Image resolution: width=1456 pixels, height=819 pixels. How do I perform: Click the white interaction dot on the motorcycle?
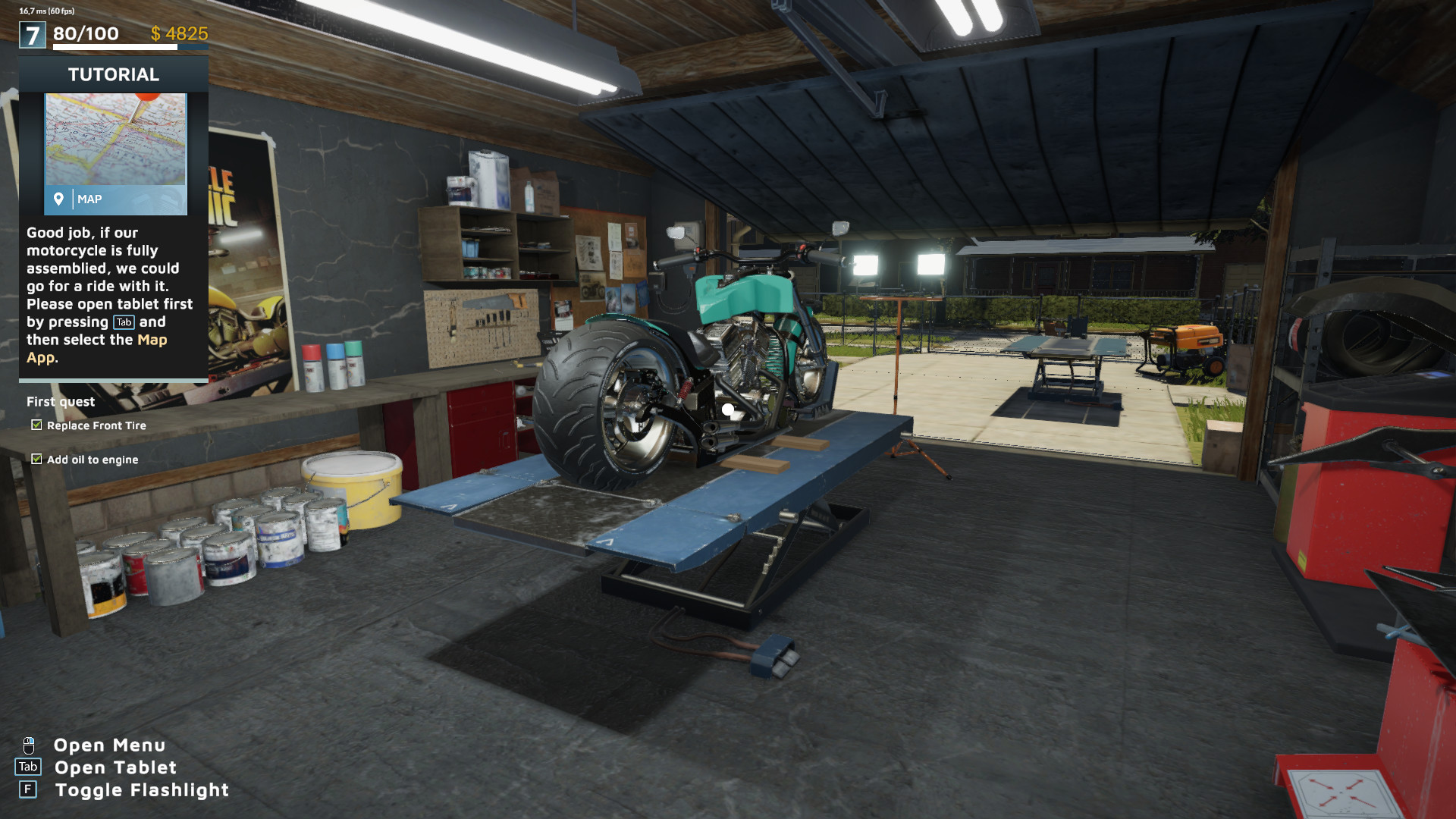pyautogui.click(x=727, y=409)
